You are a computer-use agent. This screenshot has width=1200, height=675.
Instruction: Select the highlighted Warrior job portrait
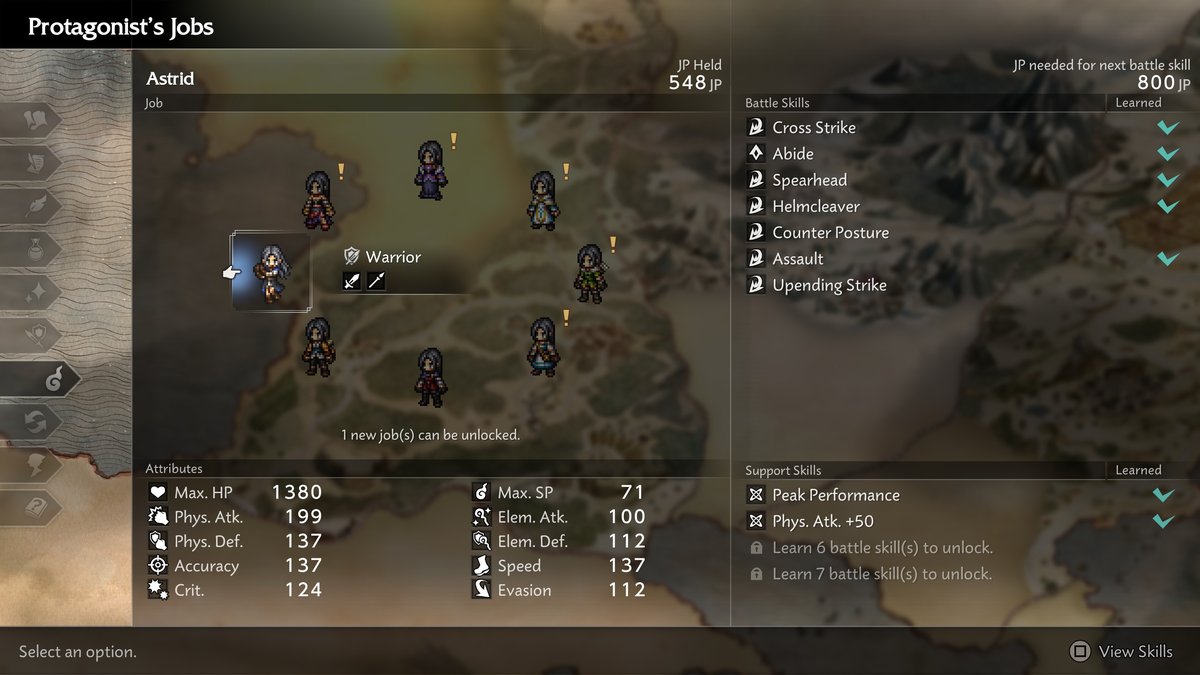coord(270,272)
